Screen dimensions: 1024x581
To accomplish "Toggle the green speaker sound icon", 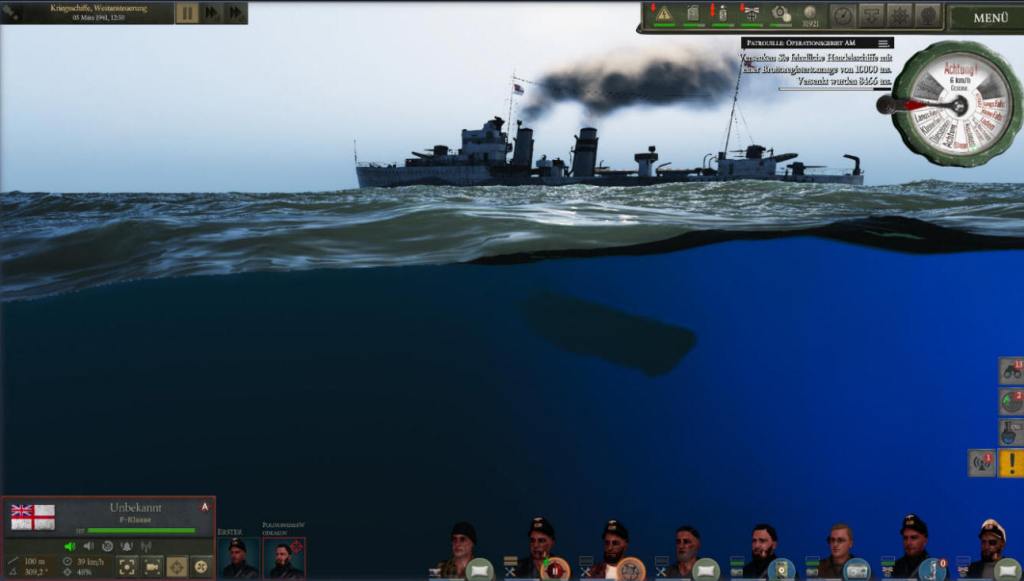I will click(70, 546).
